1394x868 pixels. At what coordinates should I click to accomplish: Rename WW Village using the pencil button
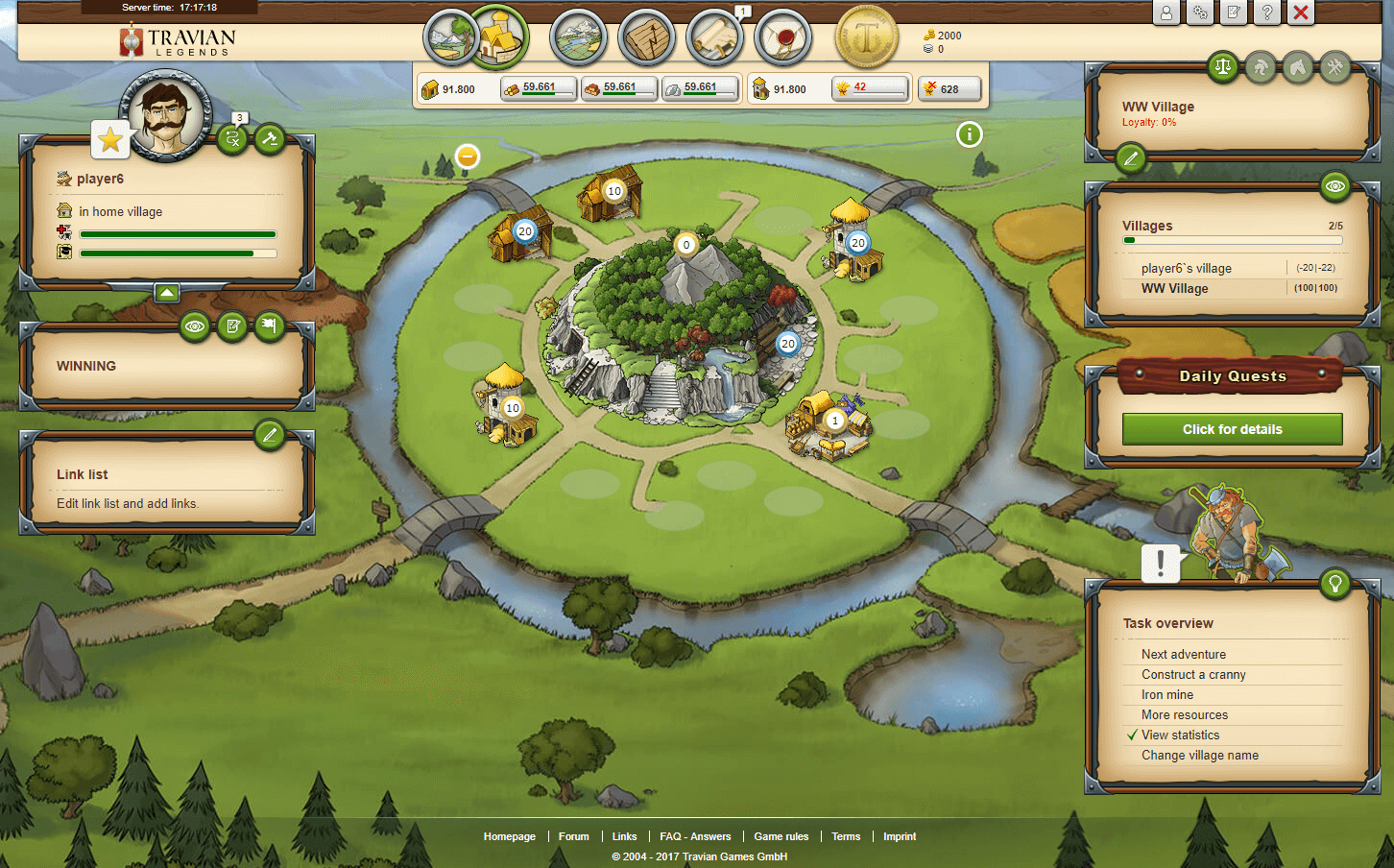1131,158
